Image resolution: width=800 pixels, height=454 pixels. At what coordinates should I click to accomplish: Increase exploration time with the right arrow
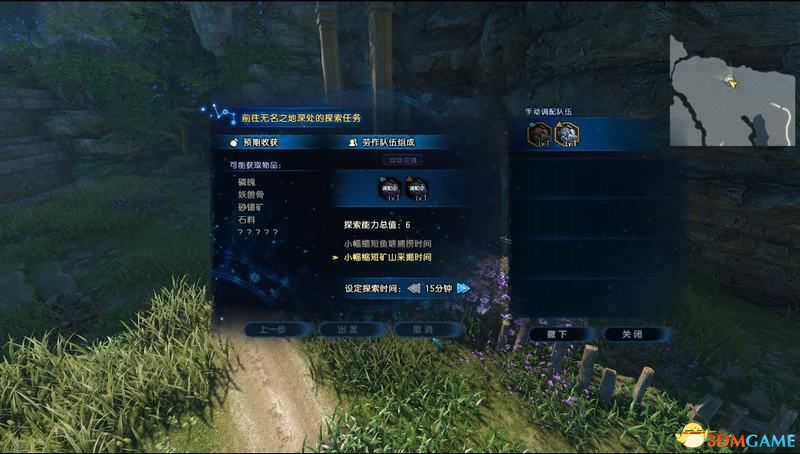[462, 288]
